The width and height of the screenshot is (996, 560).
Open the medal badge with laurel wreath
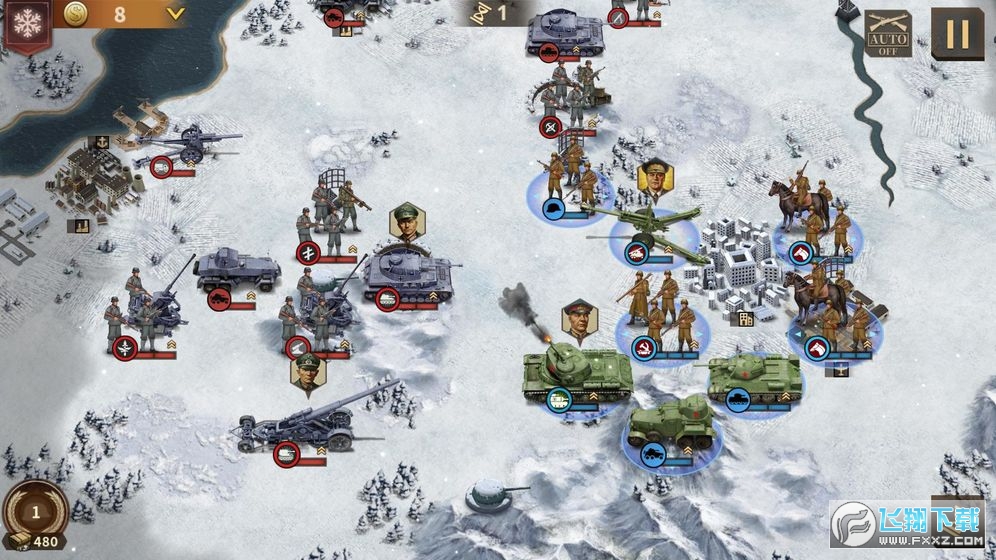pyautogui.click(x=35, y=512)
